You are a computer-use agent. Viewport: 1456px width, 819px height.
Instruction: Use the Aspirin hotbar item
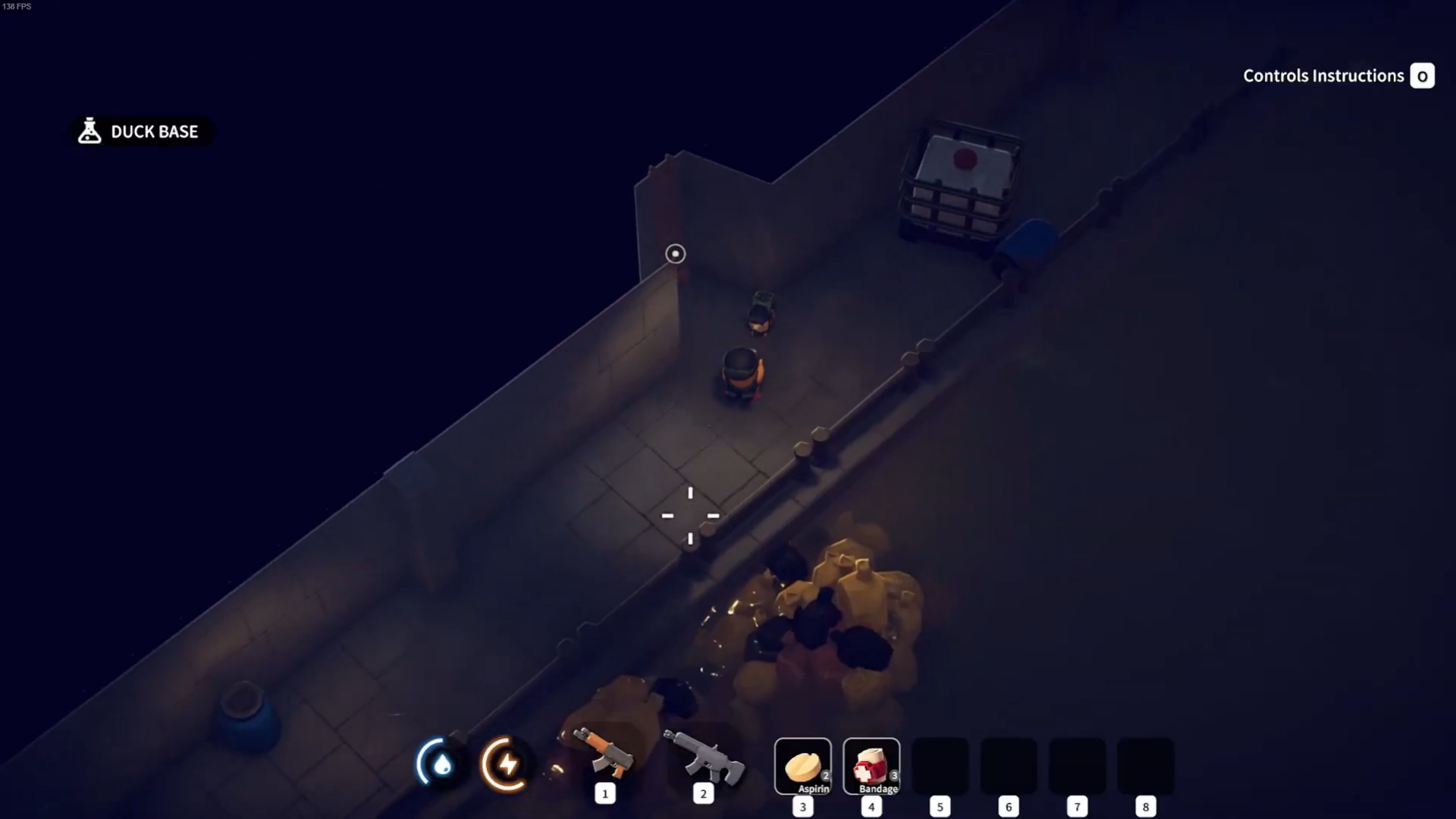[x=803, y=767]
